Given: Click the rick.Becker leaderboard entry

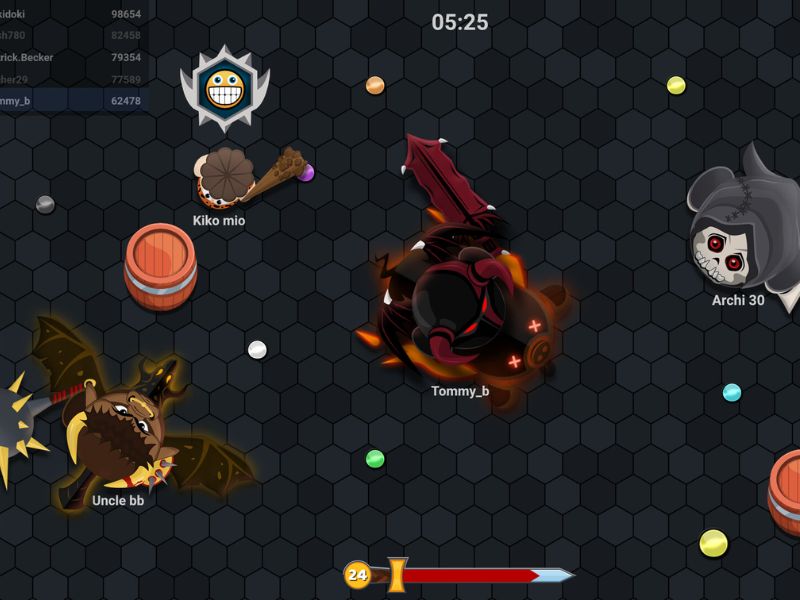Looking at the screenshot, I should tap(72, 58).
